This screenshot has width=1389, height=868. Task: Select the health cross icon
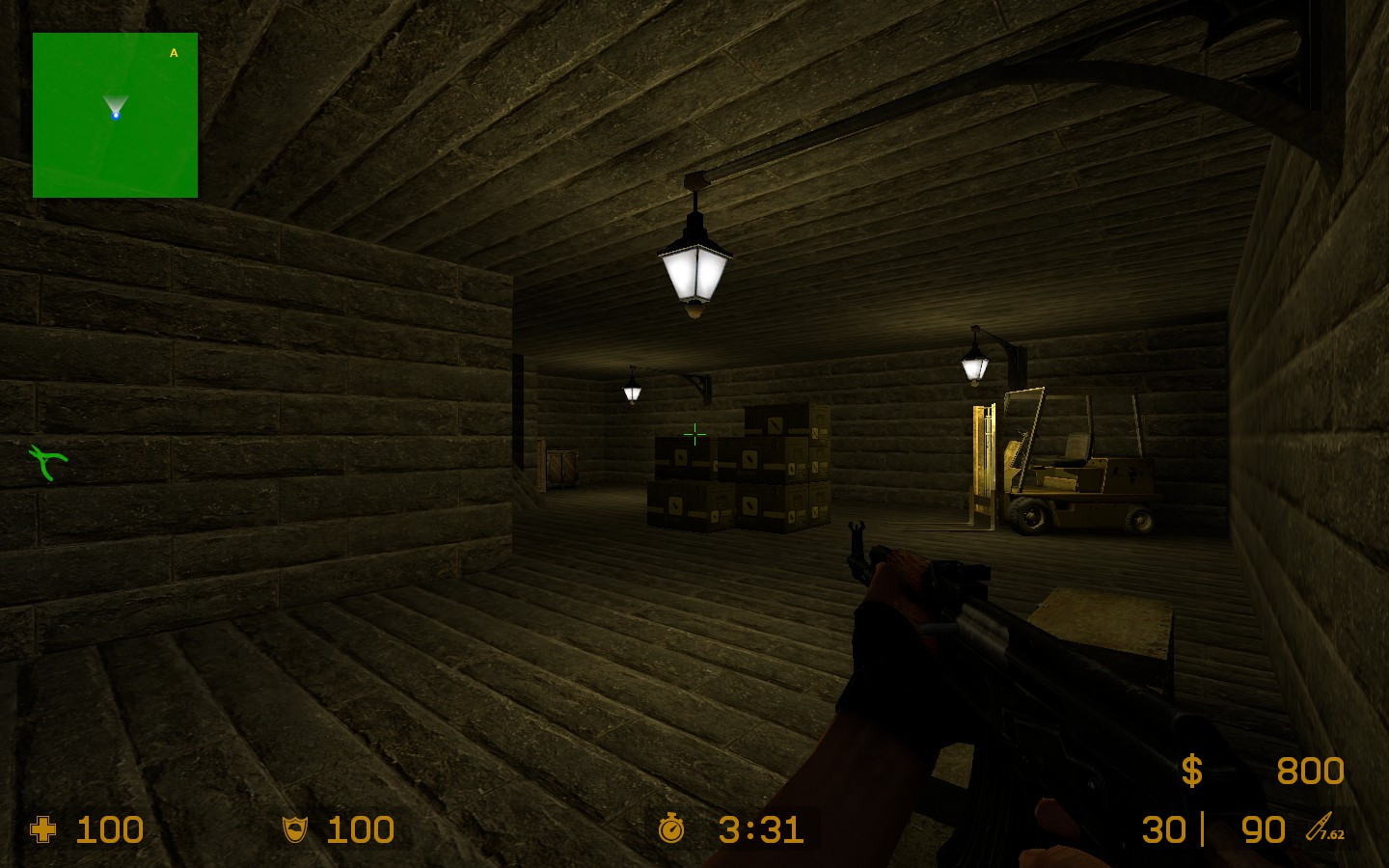(x=43, y=829)
